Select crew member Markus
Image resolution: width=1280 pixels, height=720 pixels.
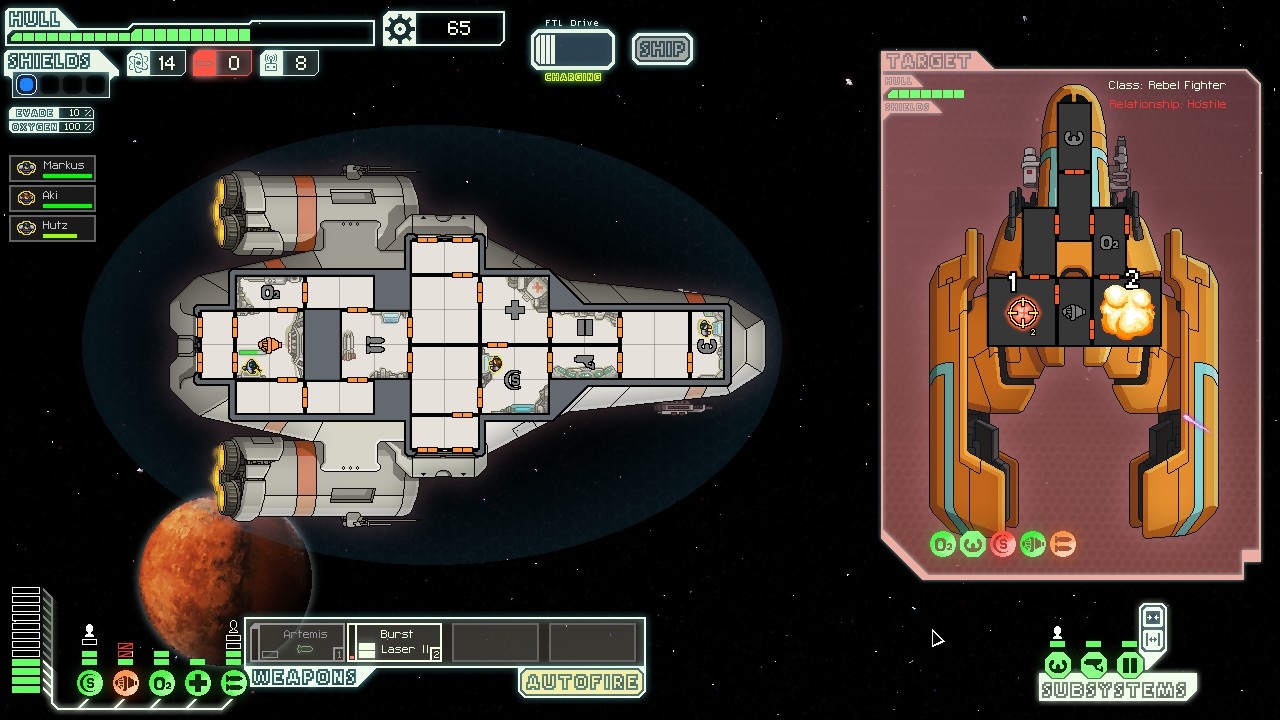[53, 168]
